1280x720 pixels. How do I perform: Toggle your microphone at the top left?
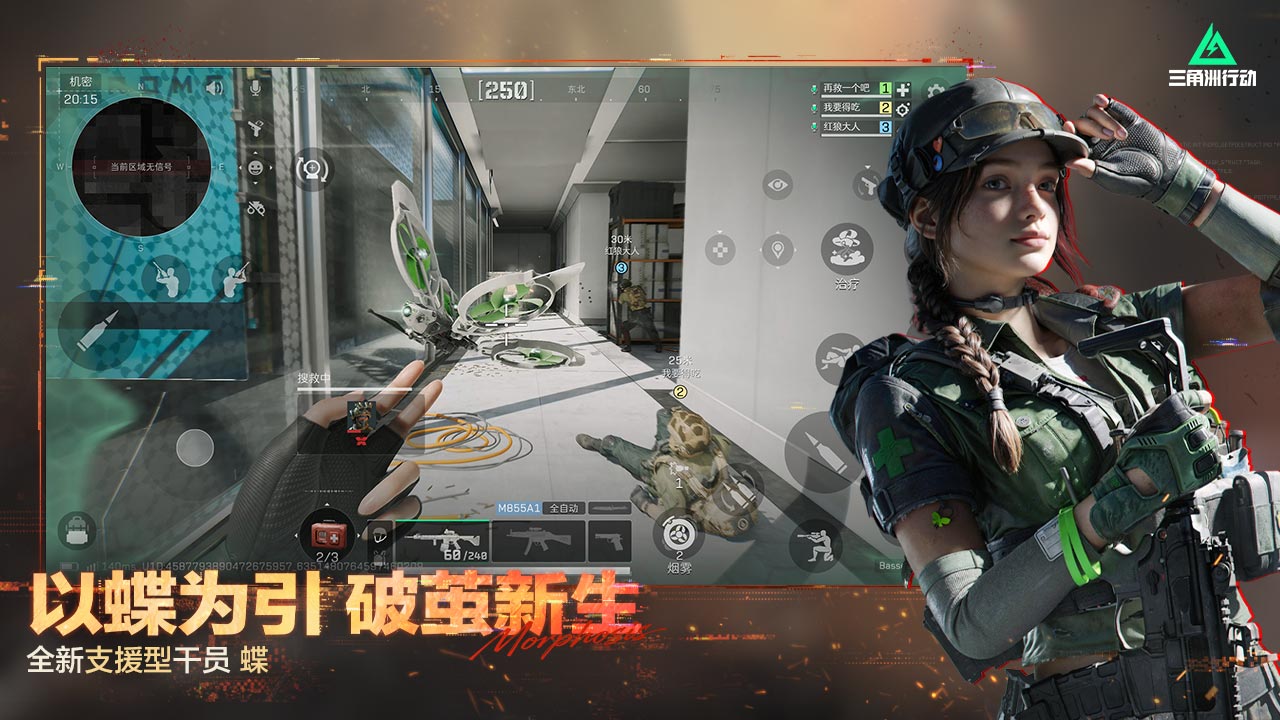(255, 88)
